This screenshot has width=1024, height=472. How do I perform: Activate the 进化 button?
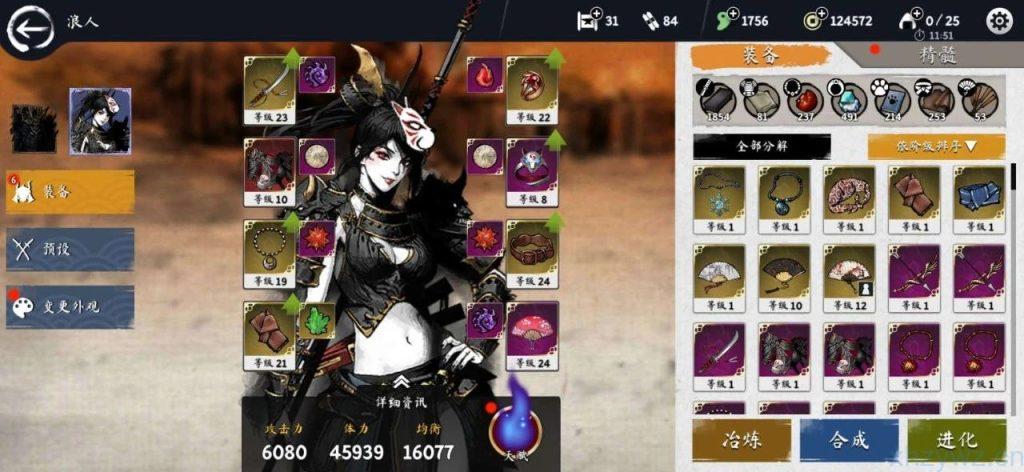(x=956, y=440)
